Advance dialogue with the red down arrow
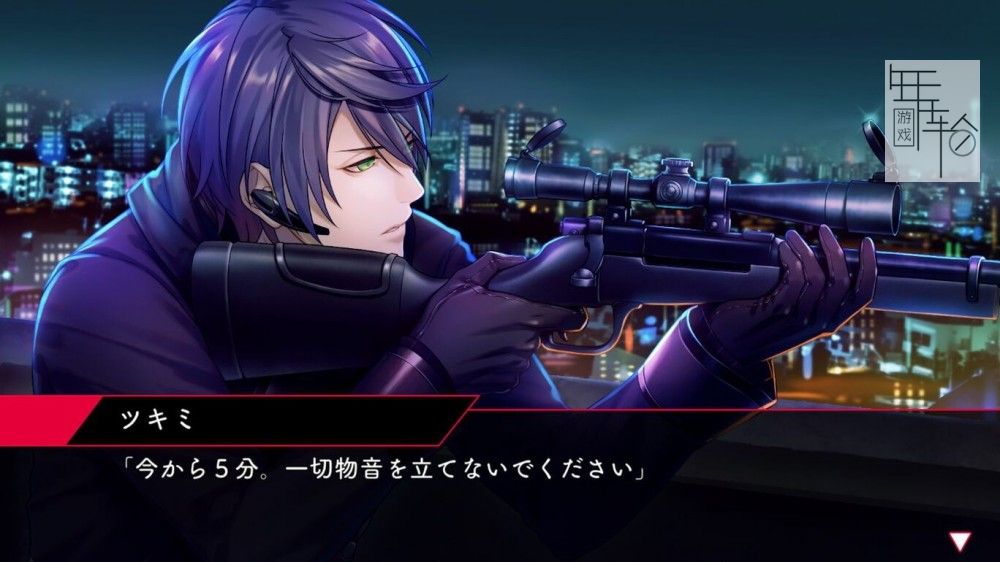This screenshot has height=562, width=1000. 960,541
